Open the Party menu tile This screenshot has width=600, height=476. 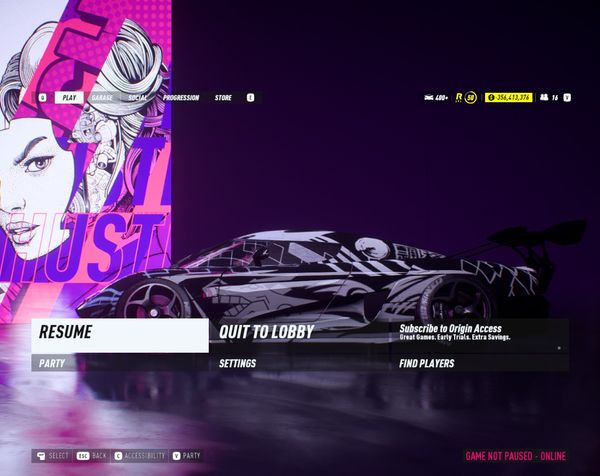pos(119,364)
